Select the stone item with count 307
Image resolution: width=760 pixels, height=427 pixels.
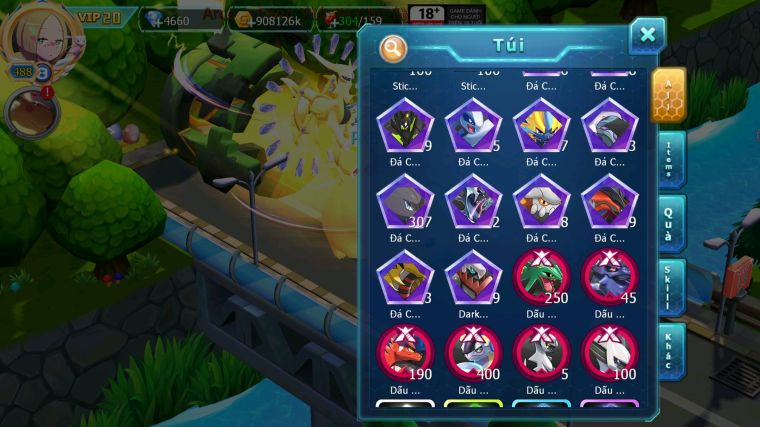point(405,201)
